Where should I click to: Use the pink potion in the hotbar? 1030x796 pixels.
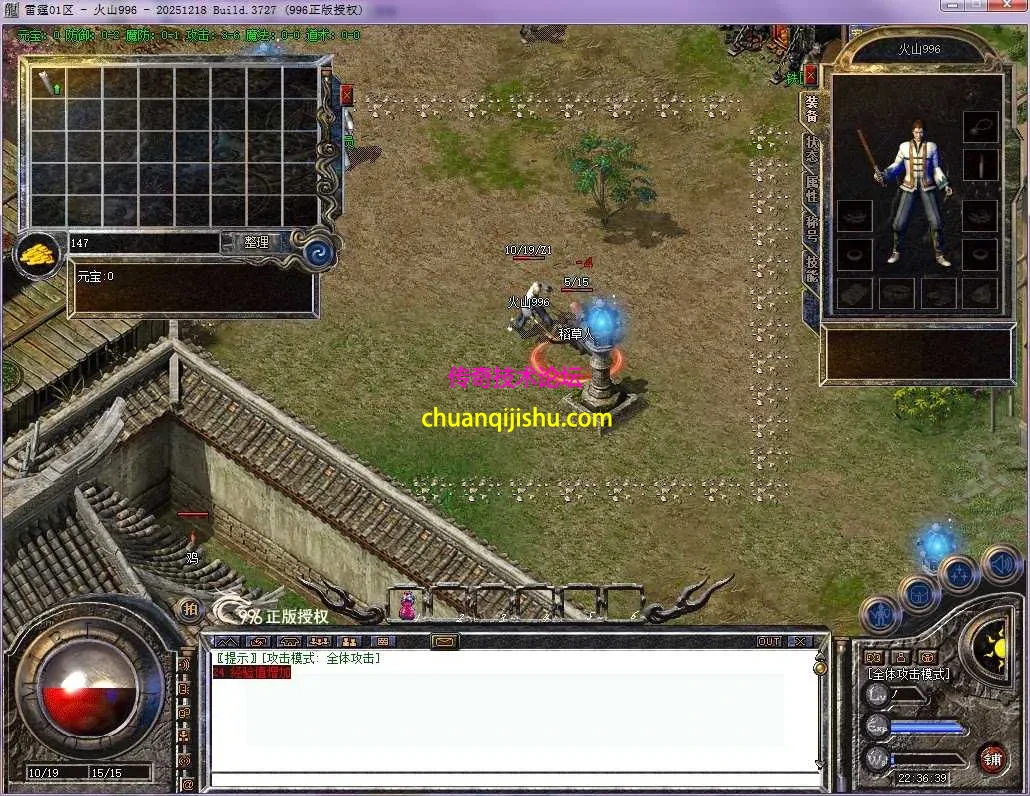point(407,605)
